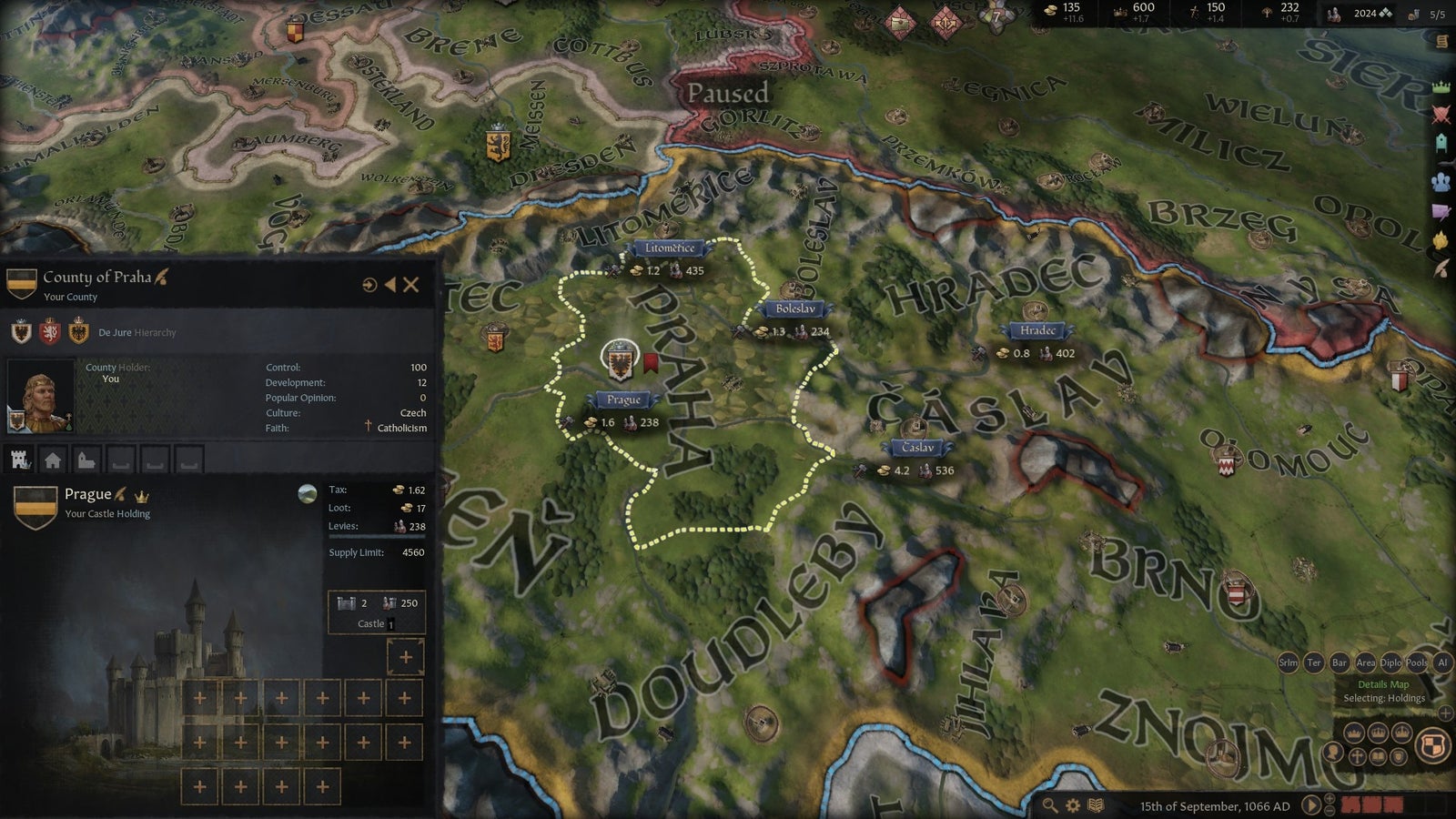The image size is (1456, 819).
Task: Toggle the Ter terrain map mode
Action: (1314, 663)
